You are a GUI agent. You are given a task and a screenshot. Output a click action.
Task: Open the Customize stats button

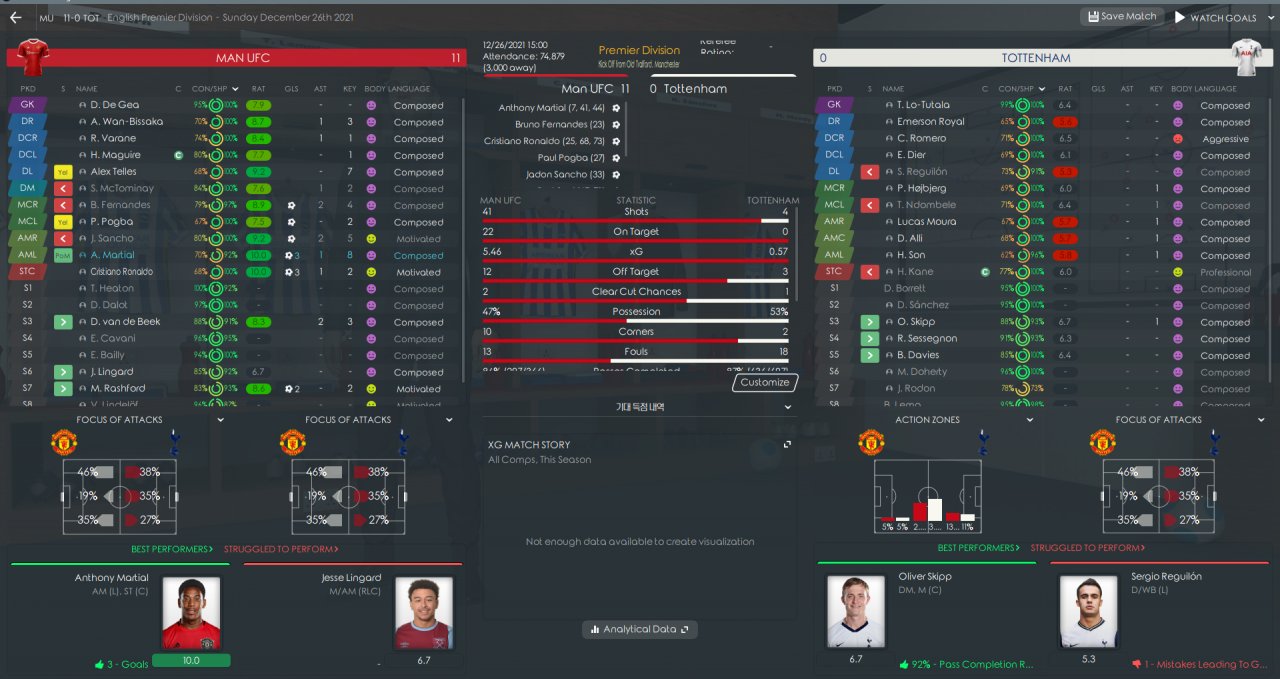[x=765, y=382]
